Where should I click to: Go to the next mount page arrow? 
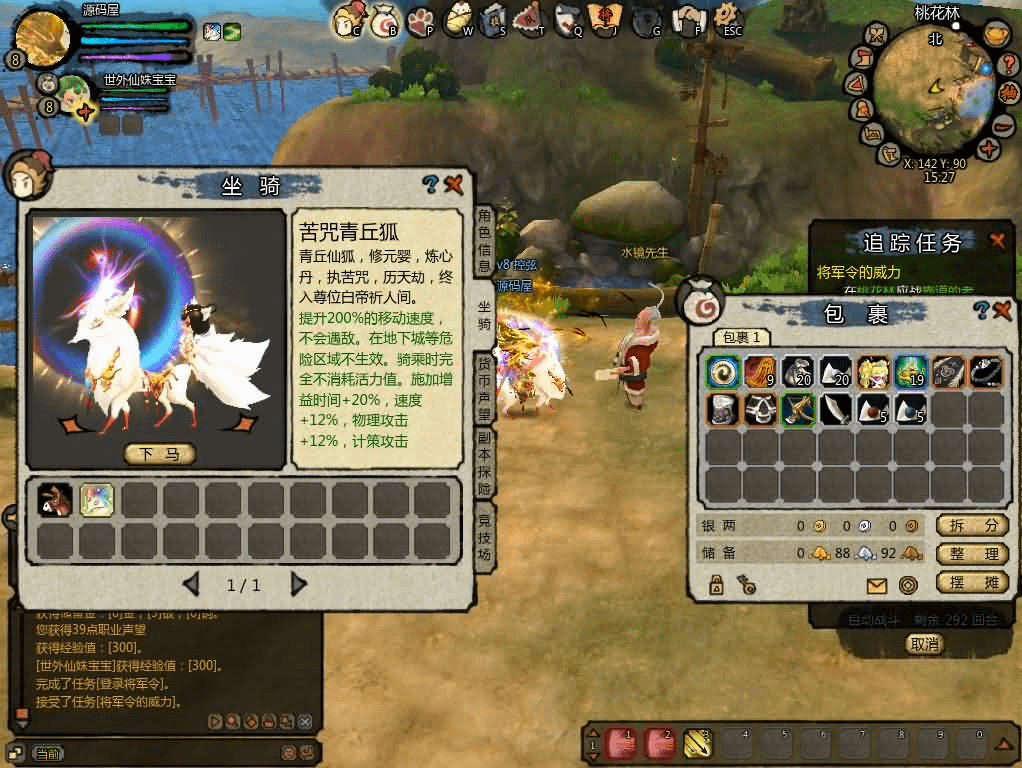[x=298, y=585]
